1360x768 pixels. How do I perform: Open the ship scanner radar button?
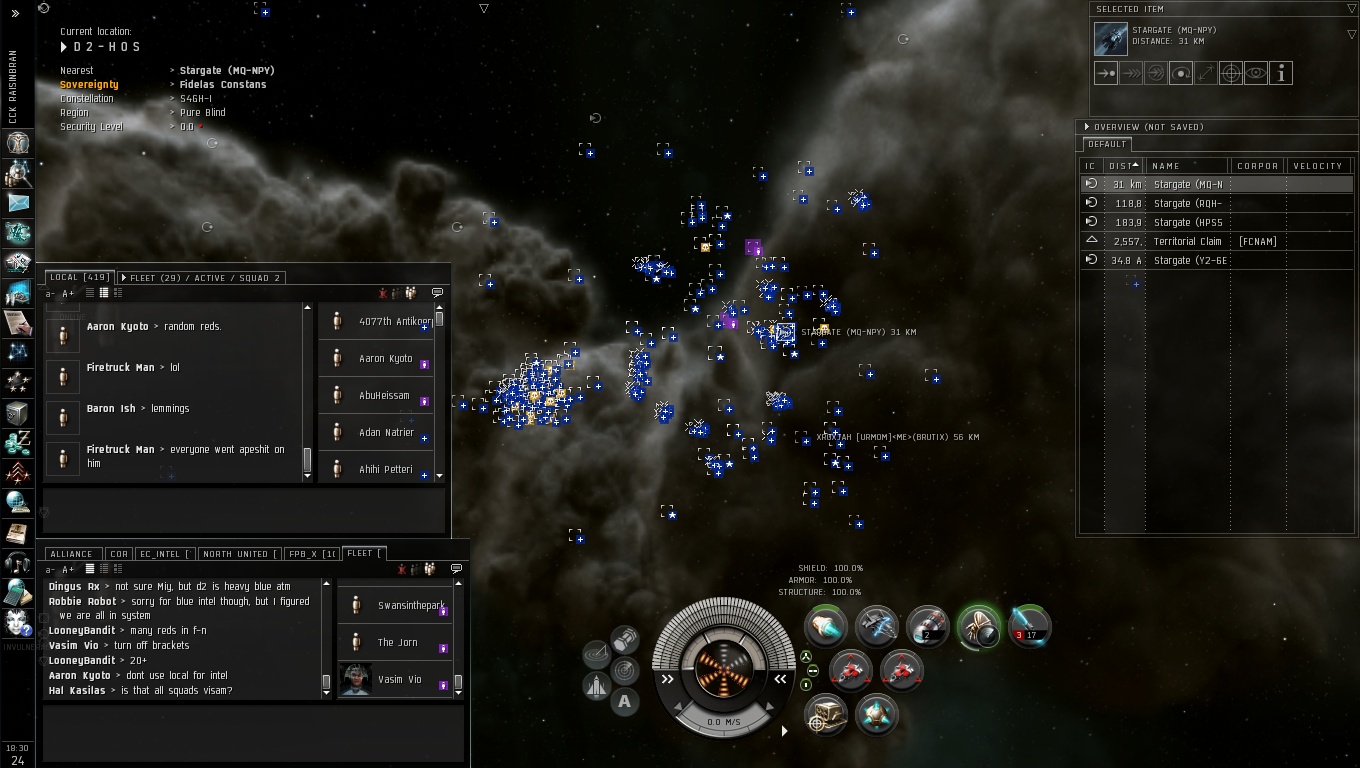(625, 668)
